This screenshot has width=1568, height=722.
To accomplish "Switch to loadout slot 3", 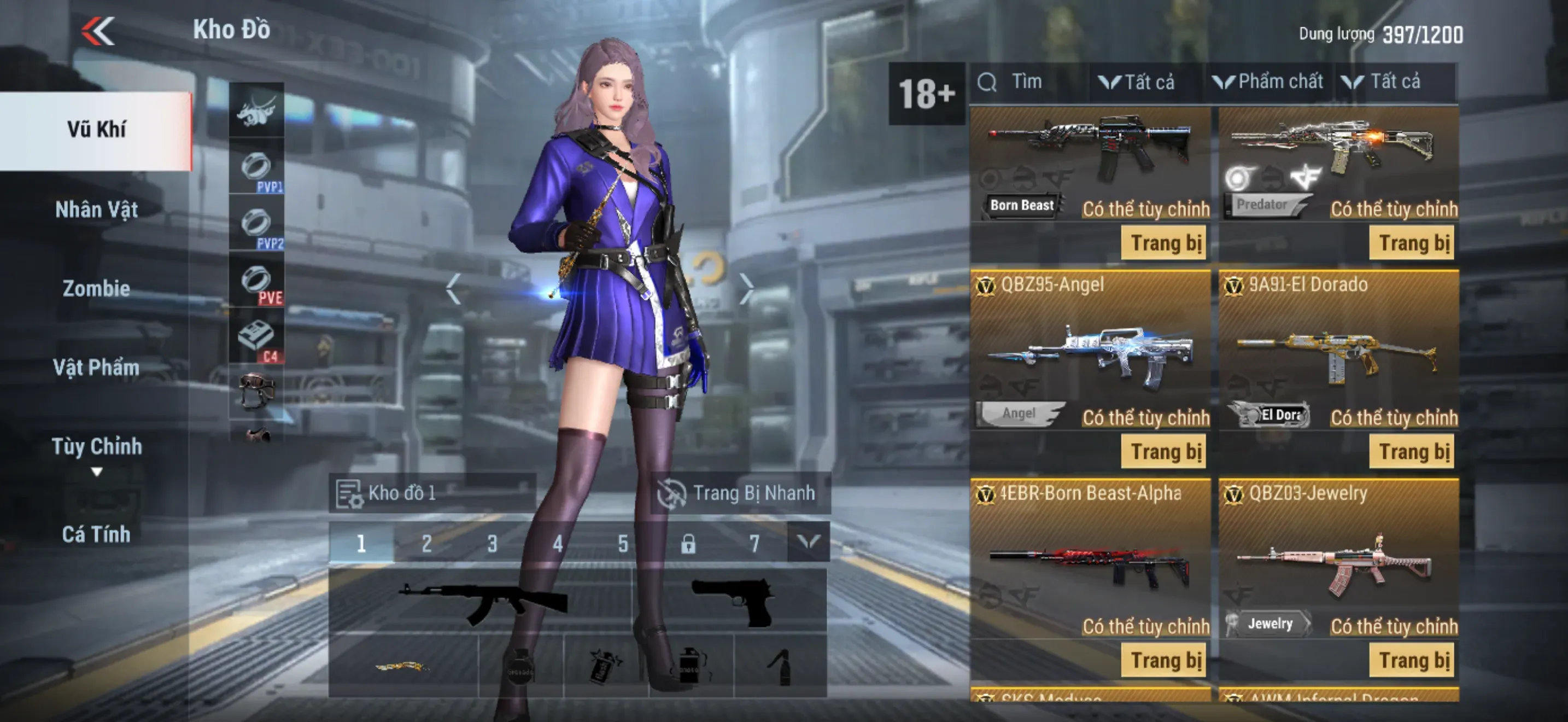I will [x=492, y=543].
